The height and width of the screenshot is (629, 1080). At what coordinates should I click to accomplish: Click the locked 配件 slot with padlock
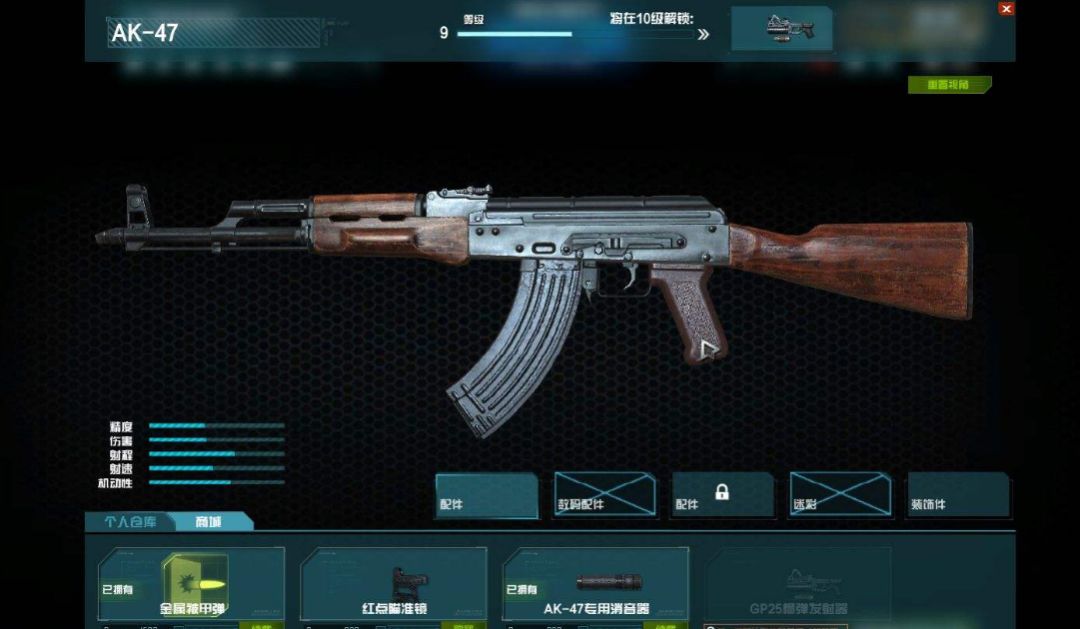pyautogui.click(x=722, y=495)
